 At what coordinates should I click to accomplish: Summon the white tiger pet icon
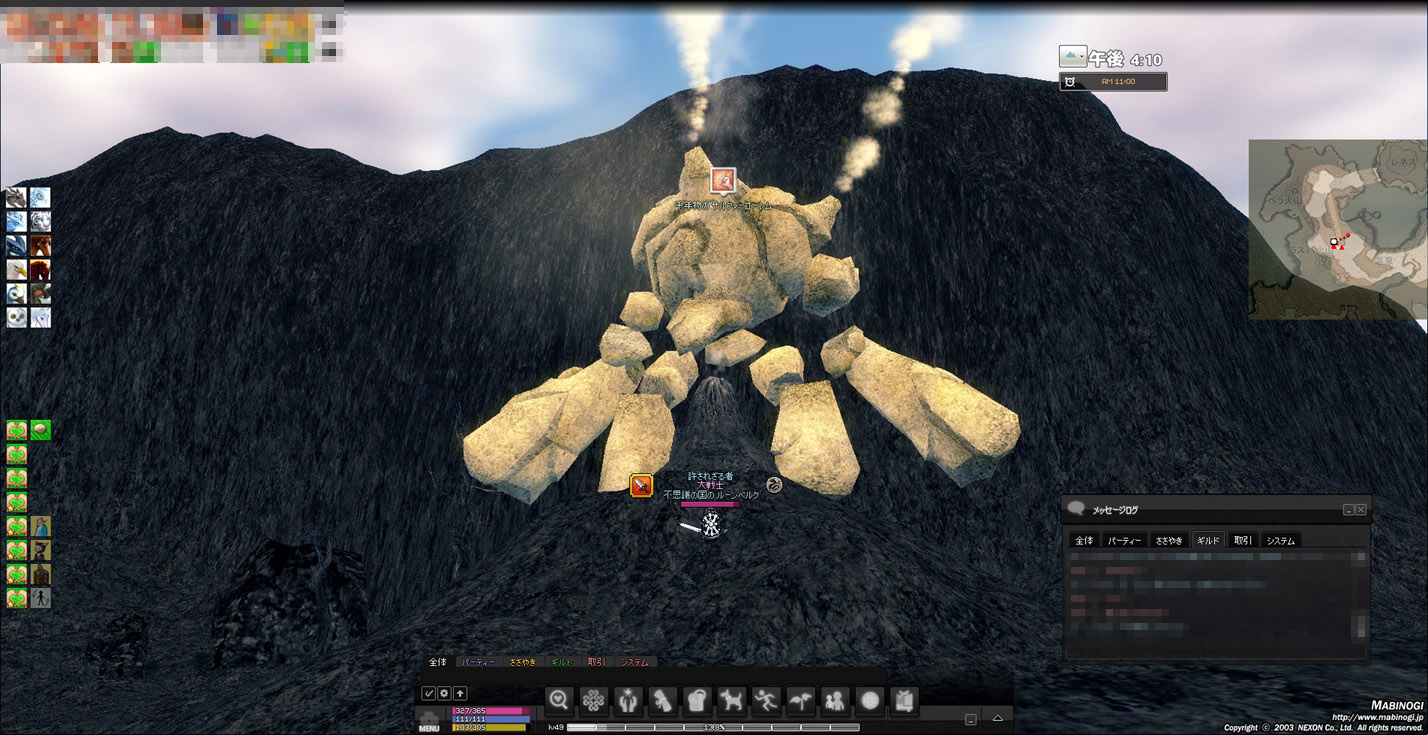click(x=40, y=222)
